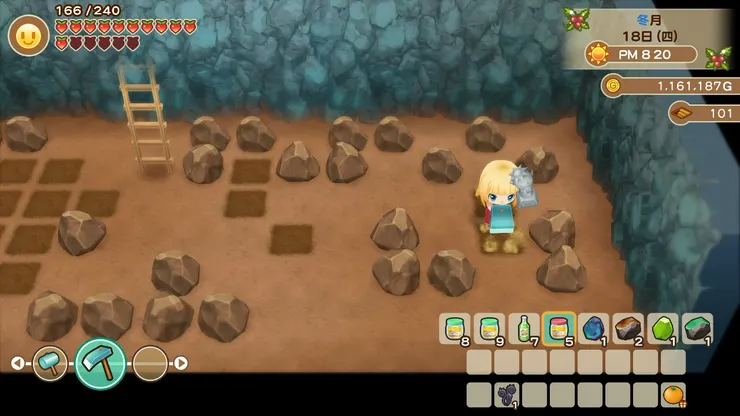Equip the small blue mallet tool
This screenshot has width=740, height=416.
[x=49, y=362]
